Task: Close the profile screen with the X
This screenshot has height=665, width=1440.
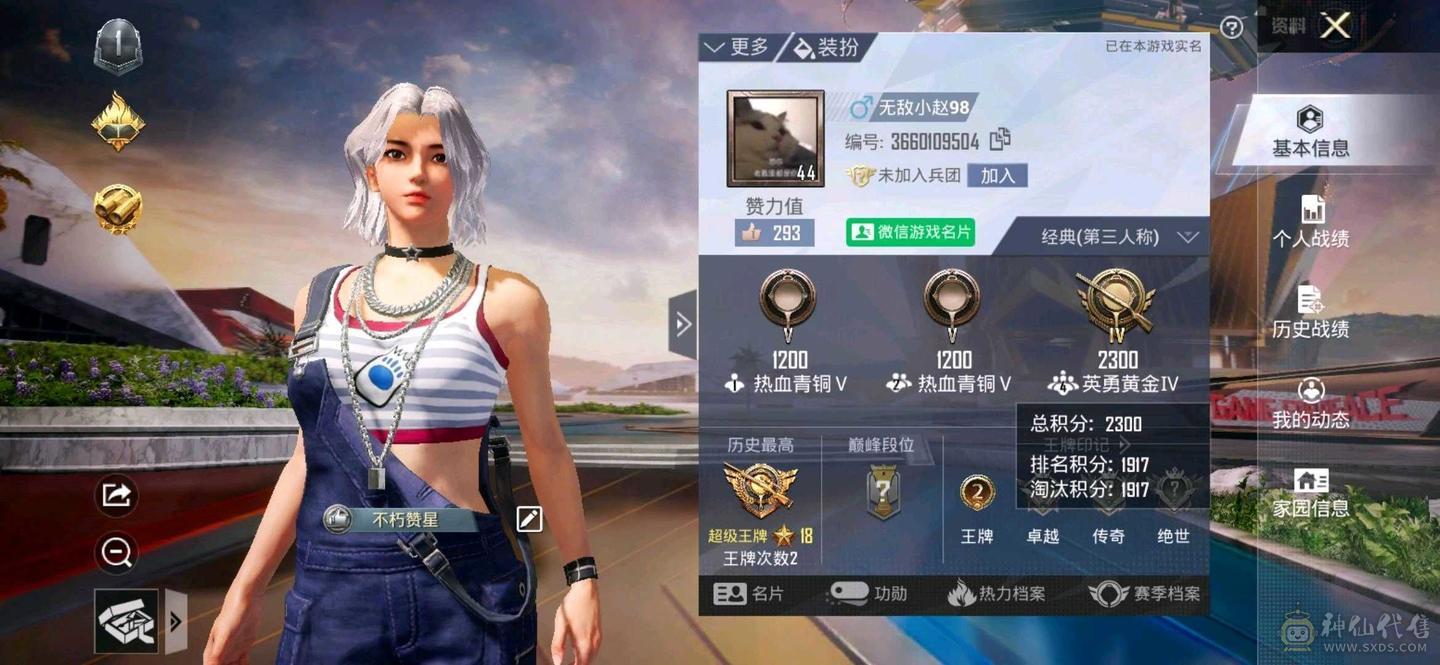Action: pos(1335,26)
